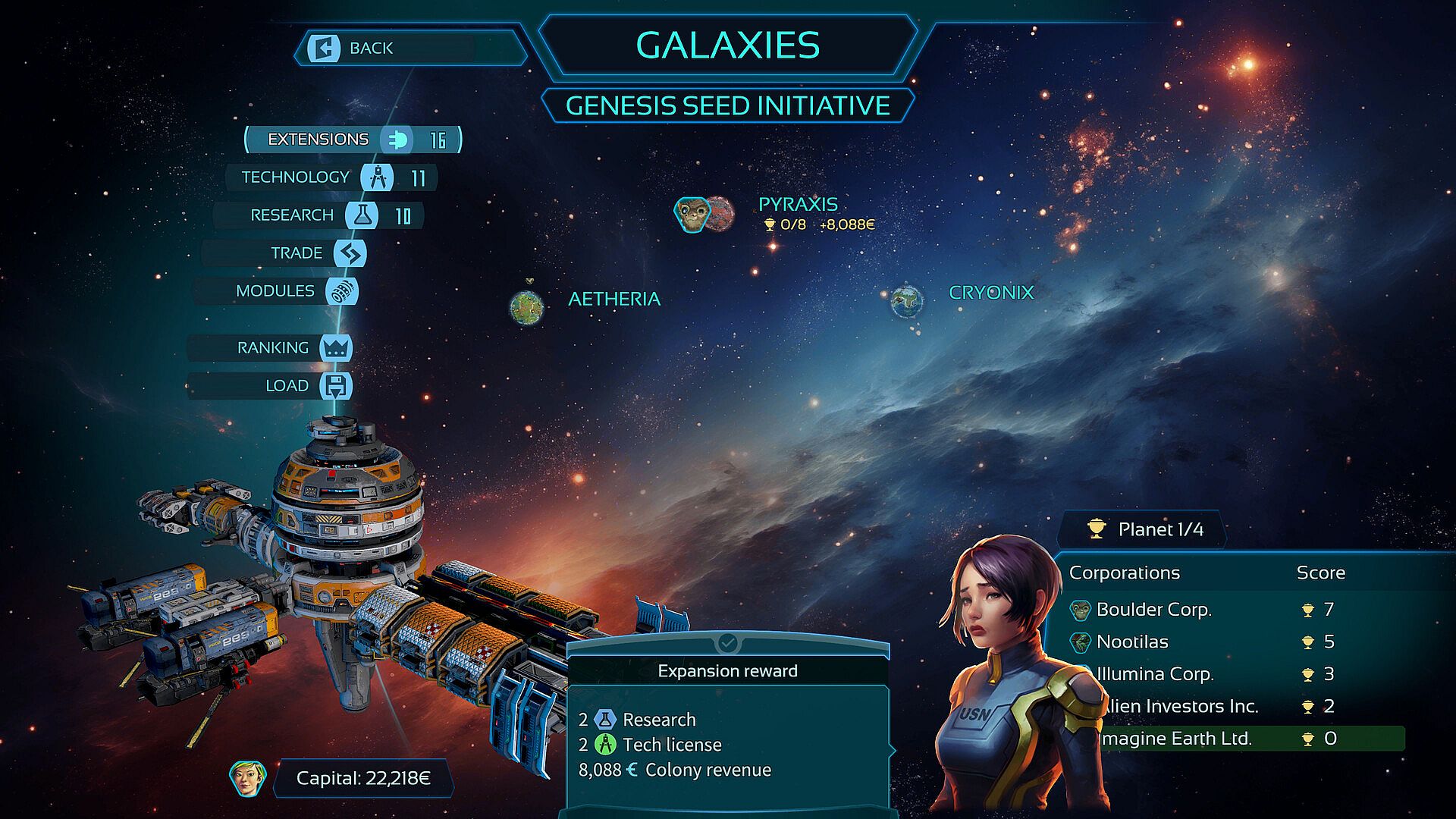This screenshot has height=819, width=1456.
Task: Click the checkmark on Expansion reward panel
Action: (727, 643)
